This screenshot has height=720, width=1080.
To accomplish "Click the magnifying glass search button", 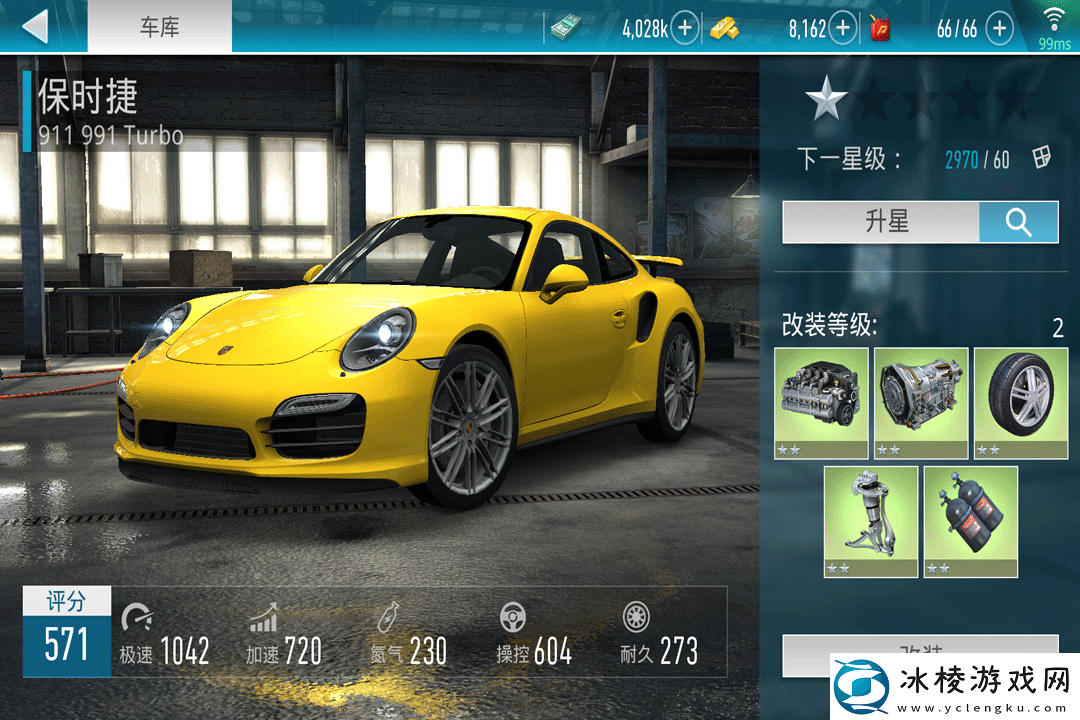I will (1018, 222).
